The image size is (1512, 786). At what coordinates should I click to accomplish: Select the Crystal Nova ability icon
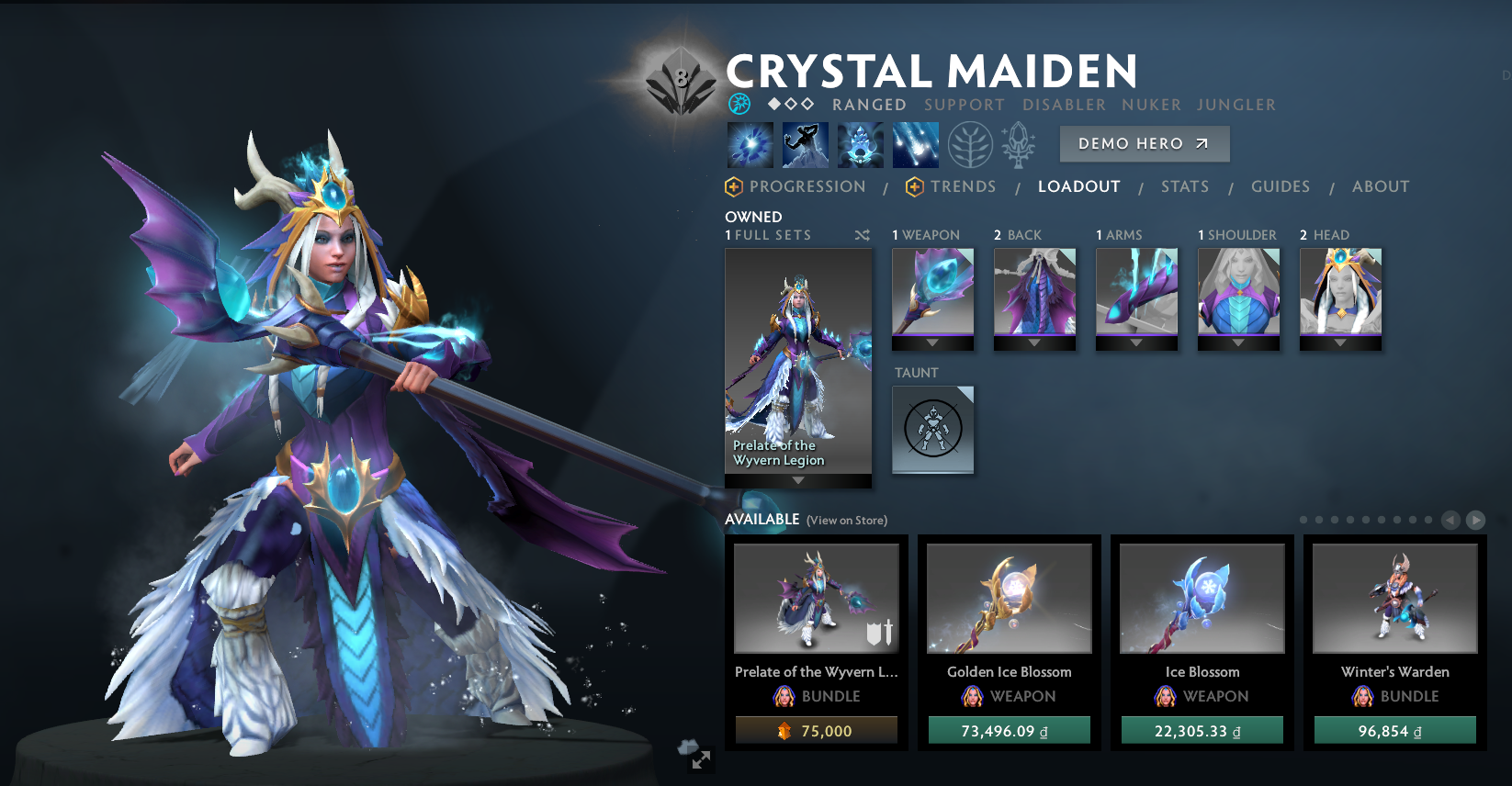click(x=750, y=144)
